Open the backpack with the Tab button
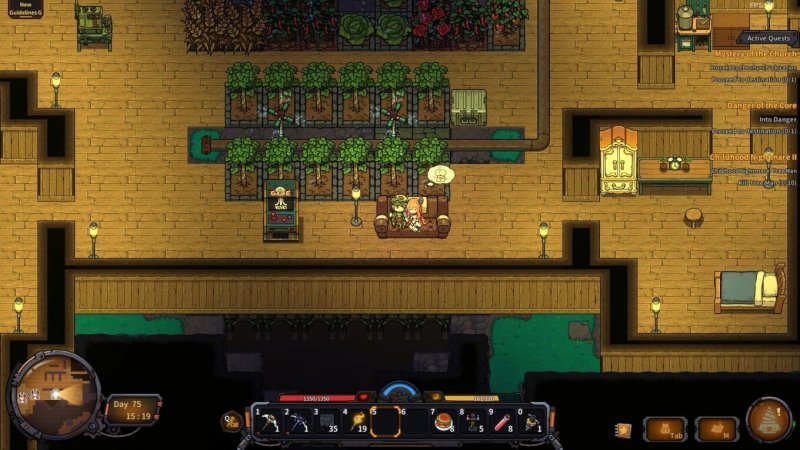The width and height of the screenshot is (800, 450). (665, 429)
